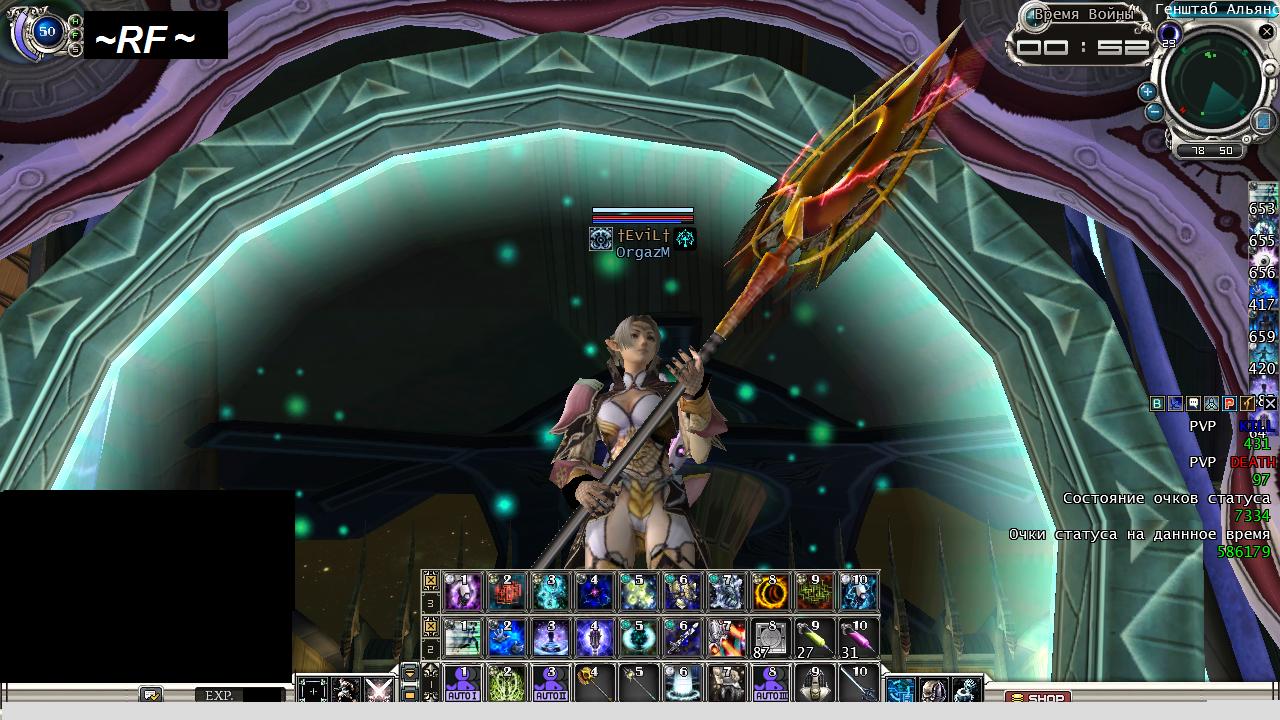Use the yellow syringe potion
Viewport: 1280px width, 720px height.
click(815, 637)
